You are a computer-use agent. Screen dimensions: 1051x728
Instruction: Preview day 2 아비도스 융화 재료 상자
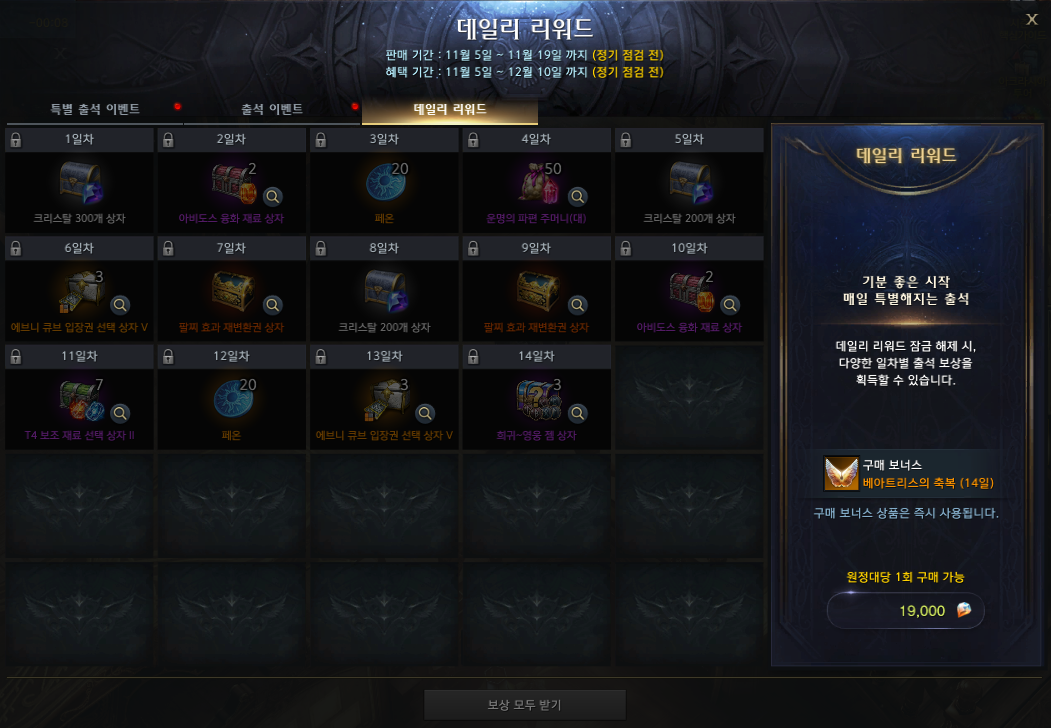coord(272,196)
